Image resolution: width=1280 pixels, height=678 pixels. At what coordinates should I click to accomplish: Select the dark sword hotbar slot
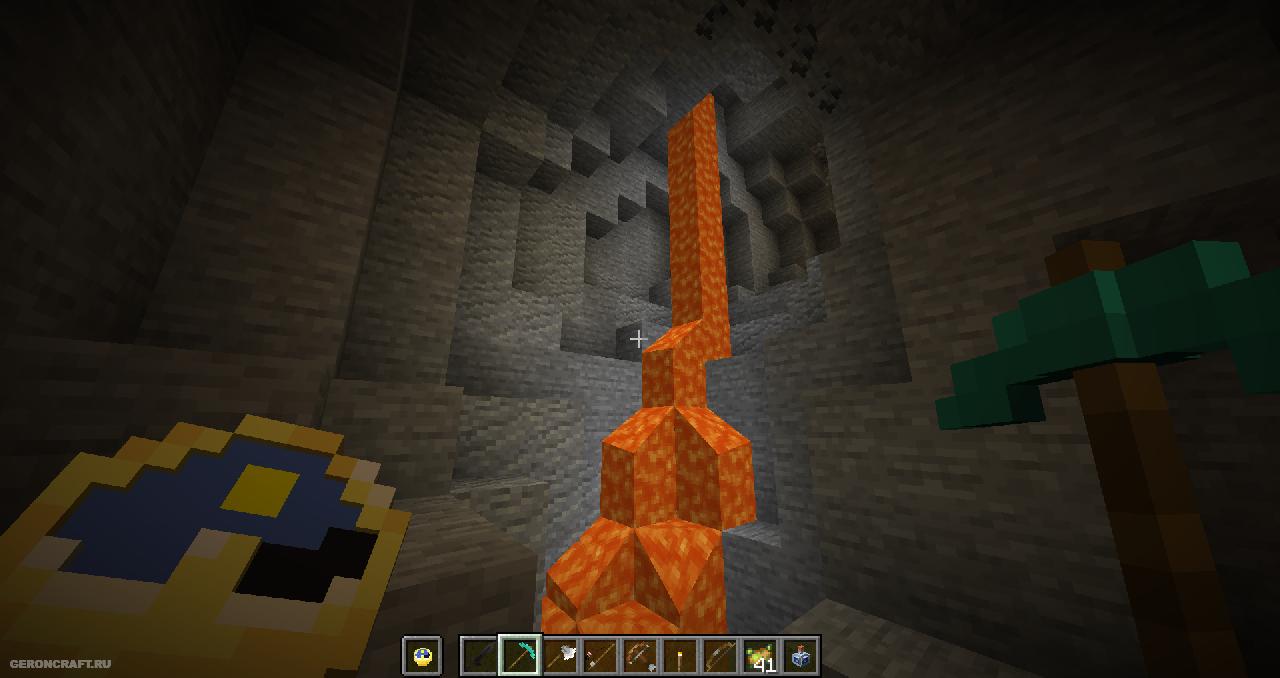pyautogui.click(x=480, y=656)
